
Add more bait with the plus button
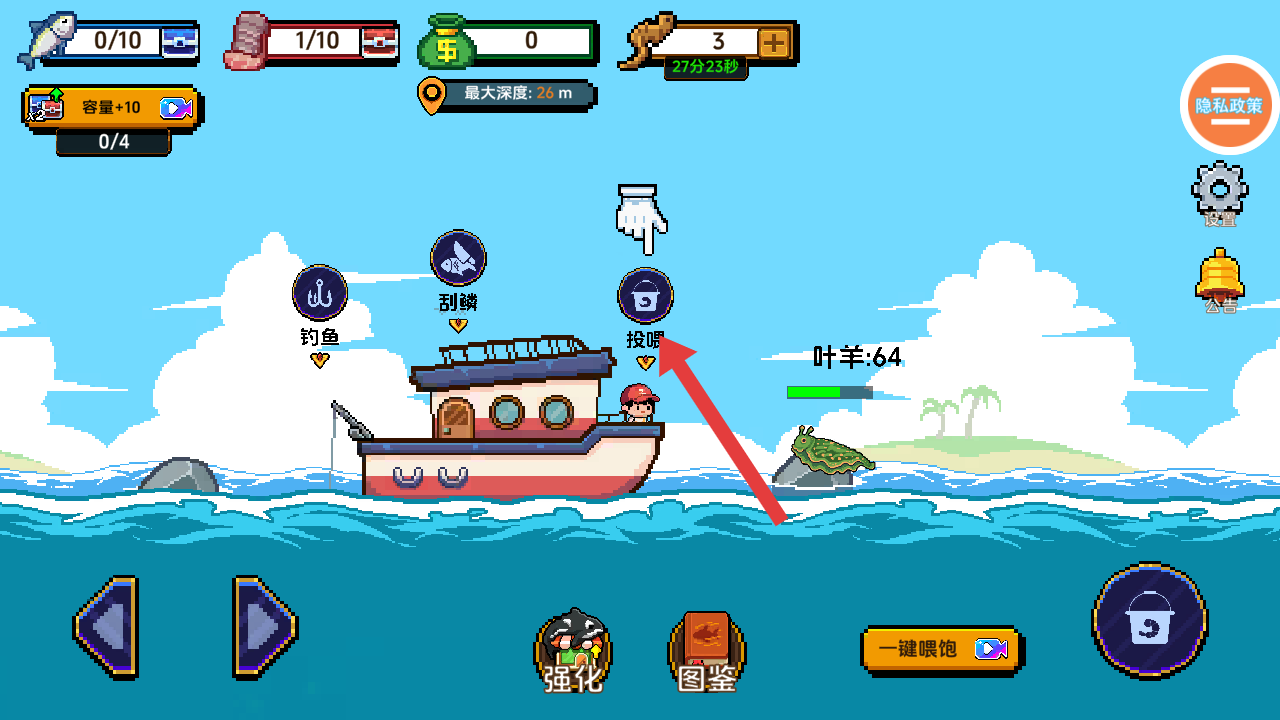point(773,42)
